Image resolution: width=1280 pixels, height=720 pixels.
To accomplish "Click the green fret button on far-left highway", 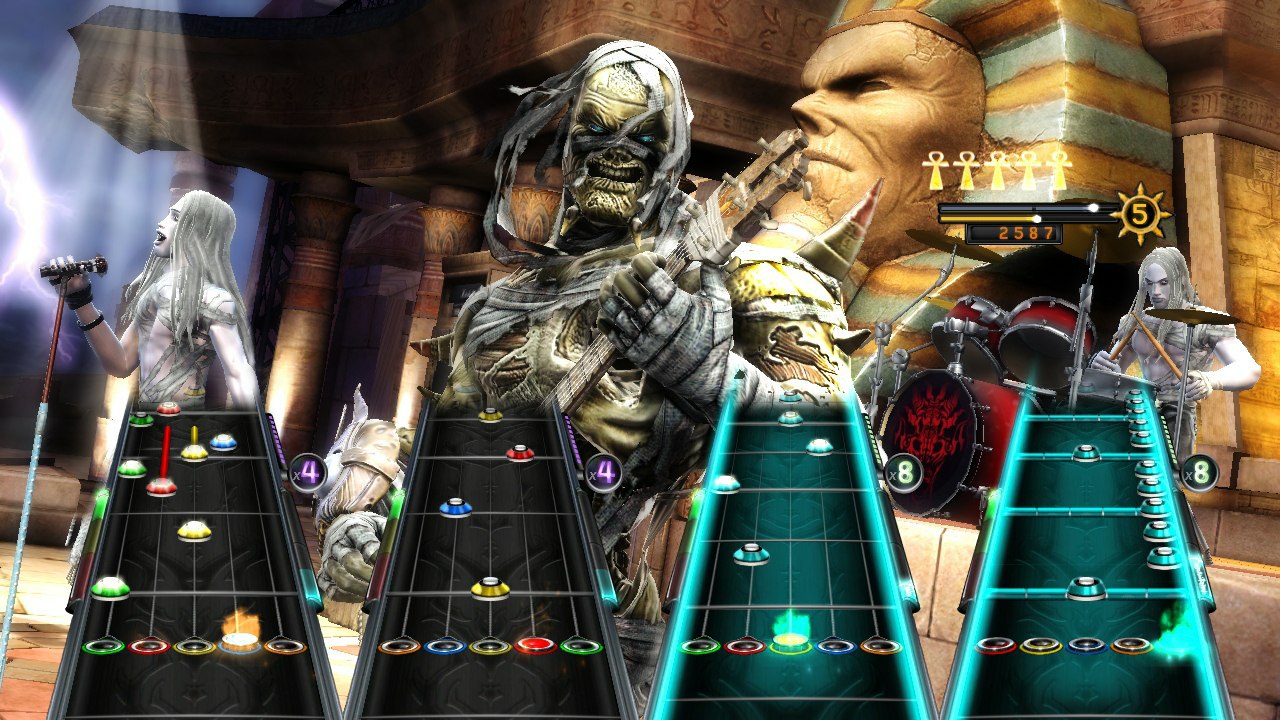I will point(103,645).
